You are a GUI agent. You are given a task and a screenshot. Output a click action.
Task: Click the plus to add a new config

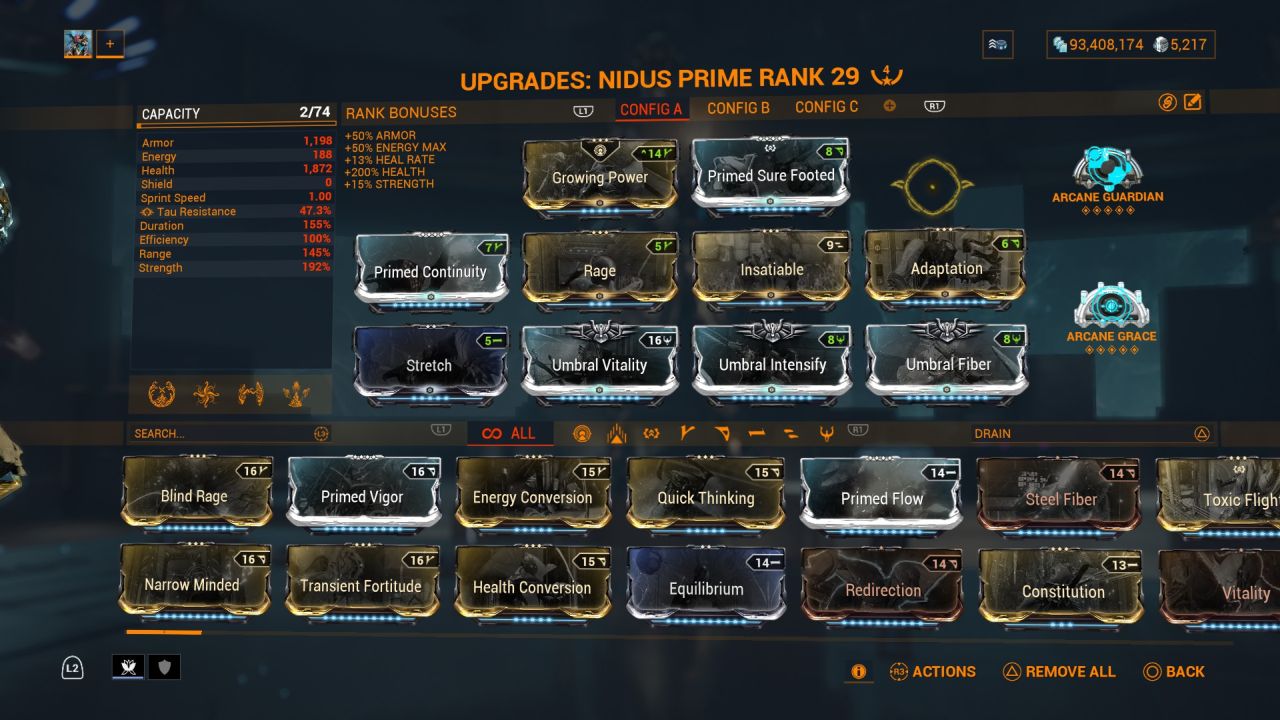888,104
